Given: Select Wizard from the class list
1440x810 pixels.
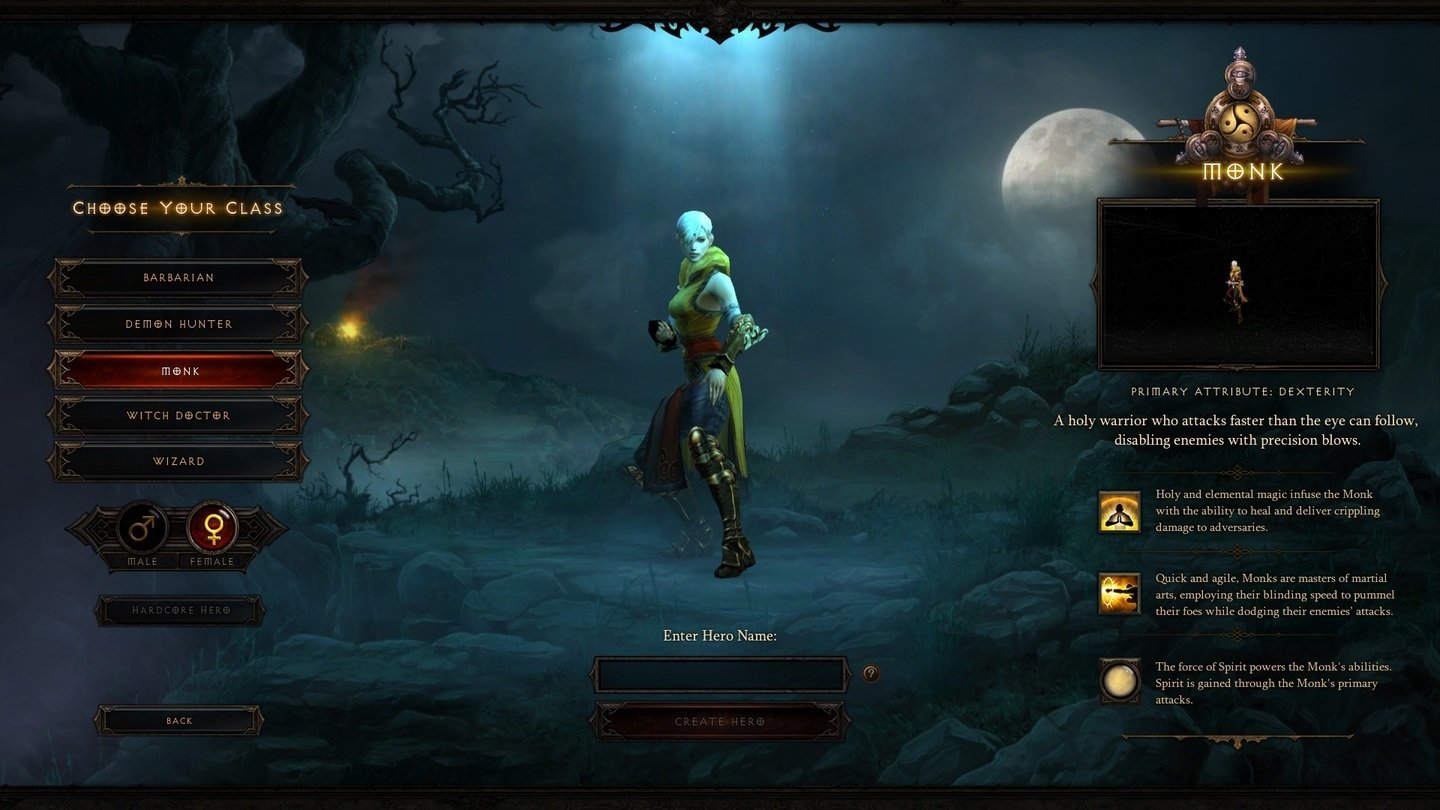Looking at the screenshot, I should click(x=178, y=461).
